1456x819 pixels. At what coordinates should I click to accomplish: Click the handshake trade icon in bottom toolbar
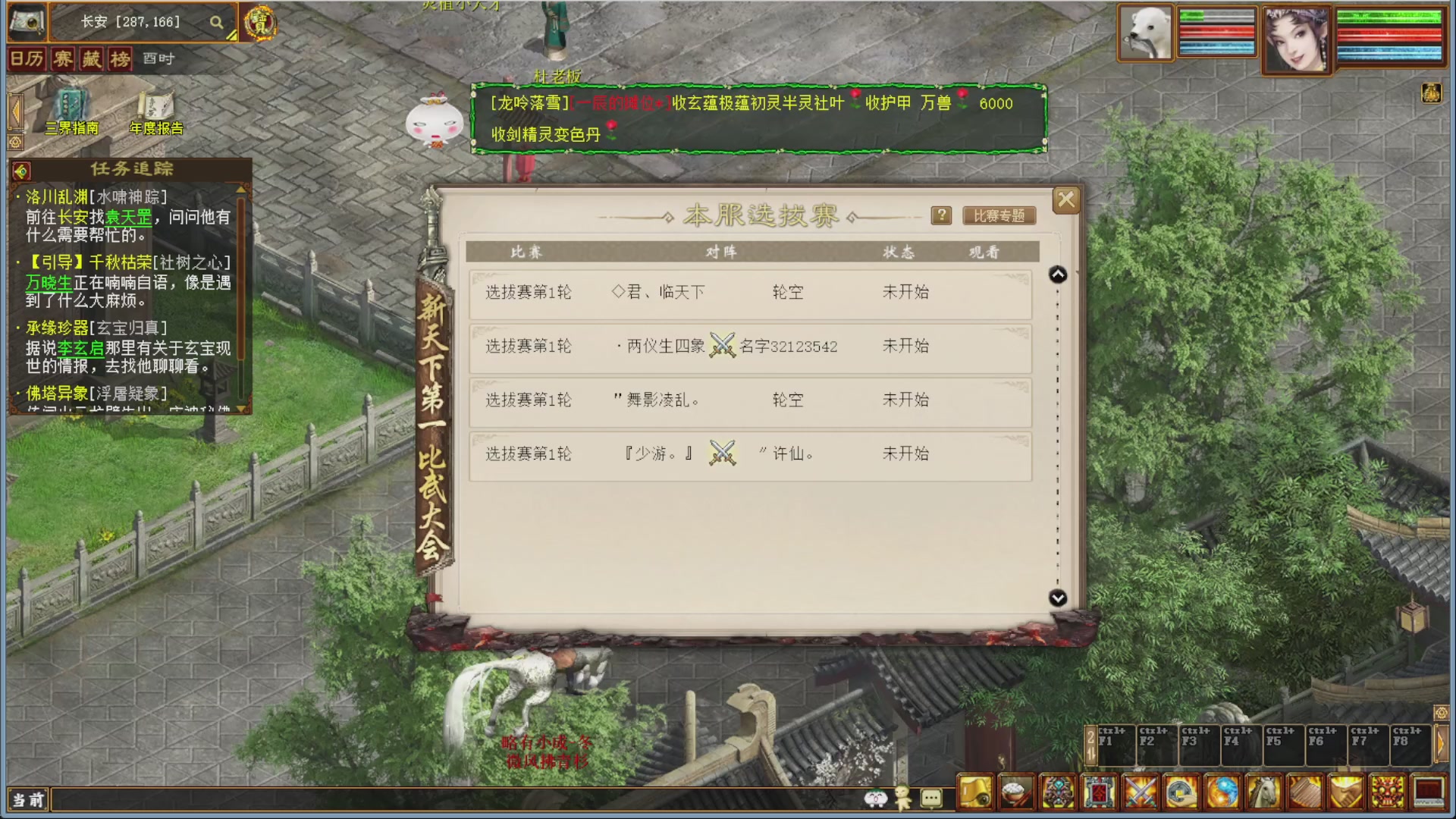coord(1345,792)
